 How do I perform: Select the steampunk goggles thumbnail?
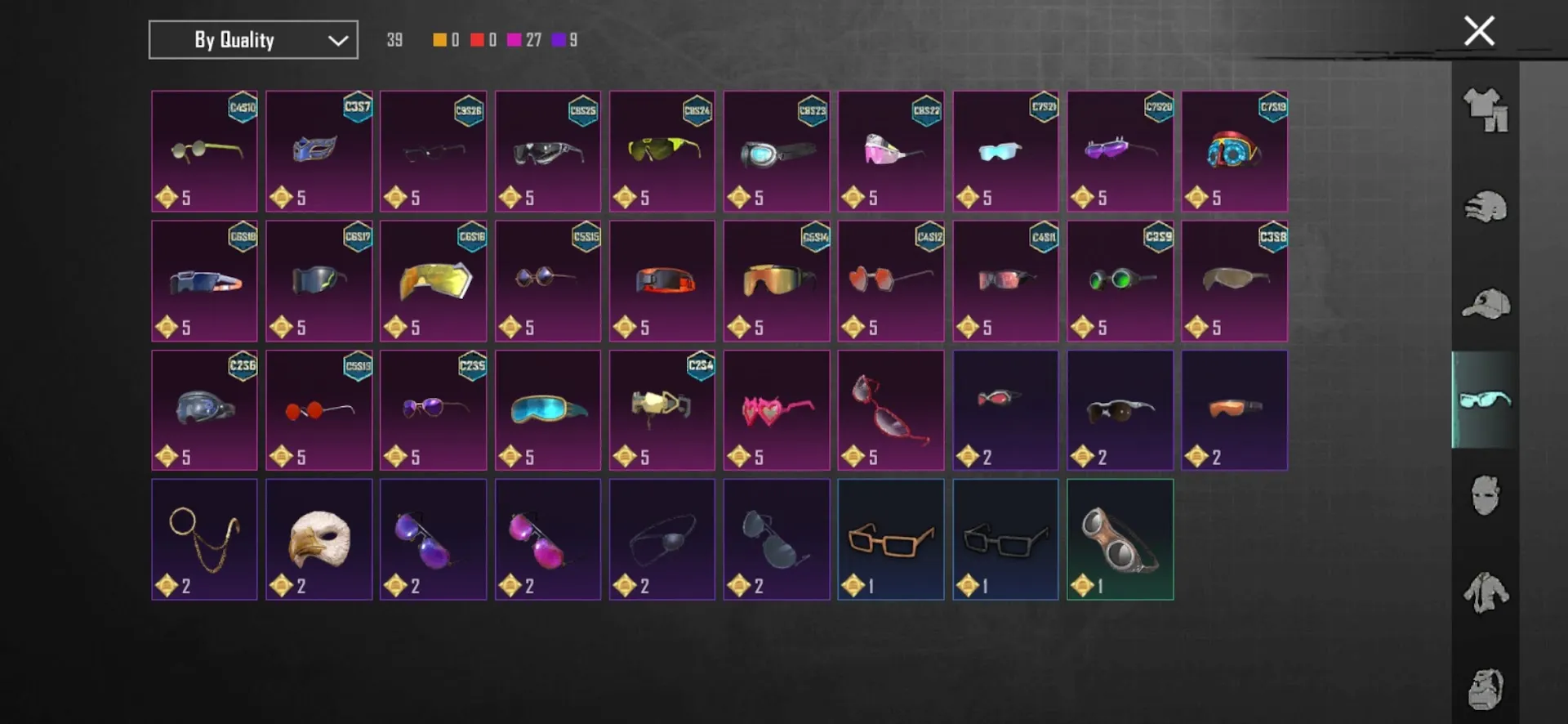tap(1120, 539)
